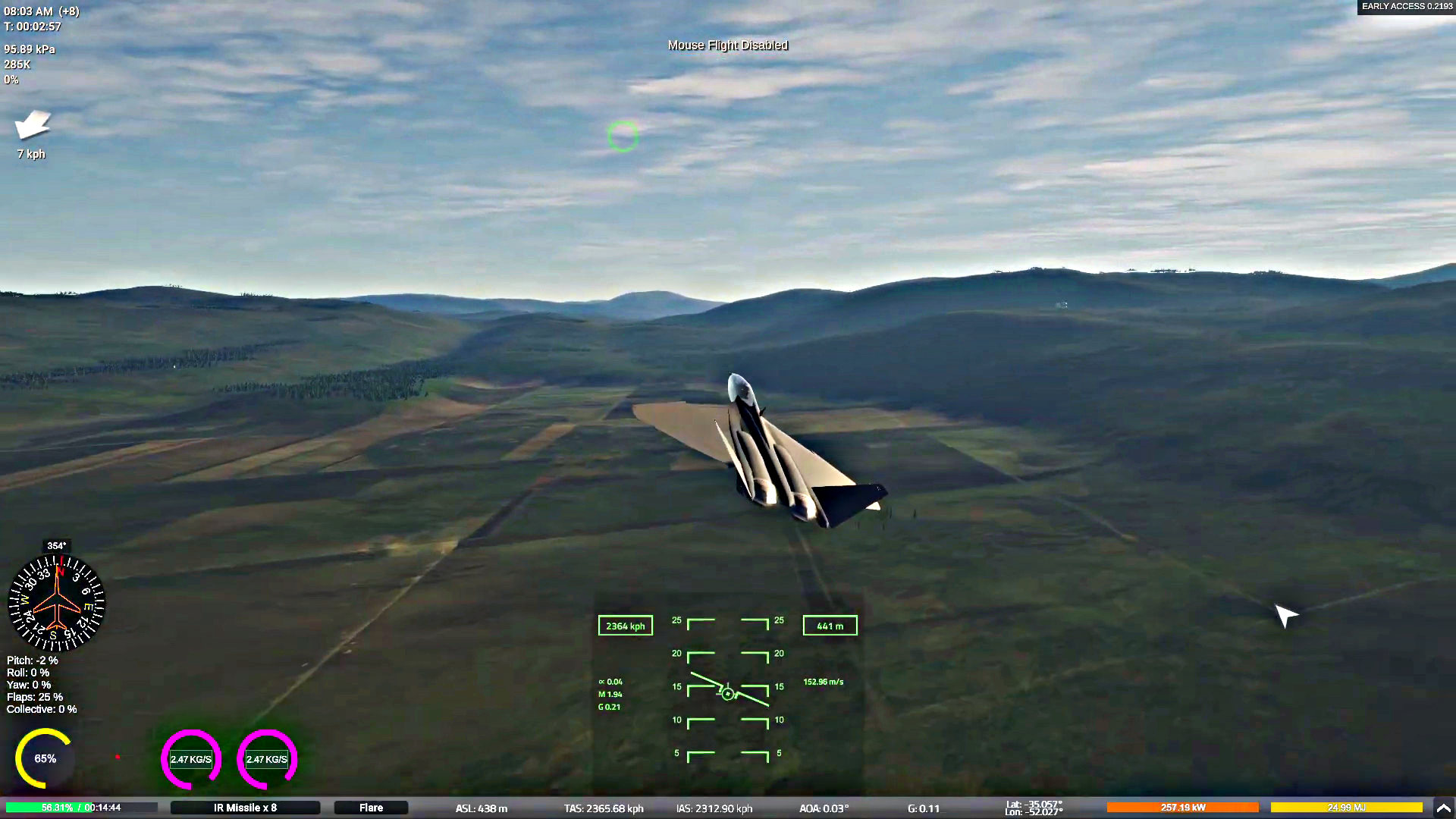
Task: Select the IR Missile x 8 weapon button
Action: (245, 808)
